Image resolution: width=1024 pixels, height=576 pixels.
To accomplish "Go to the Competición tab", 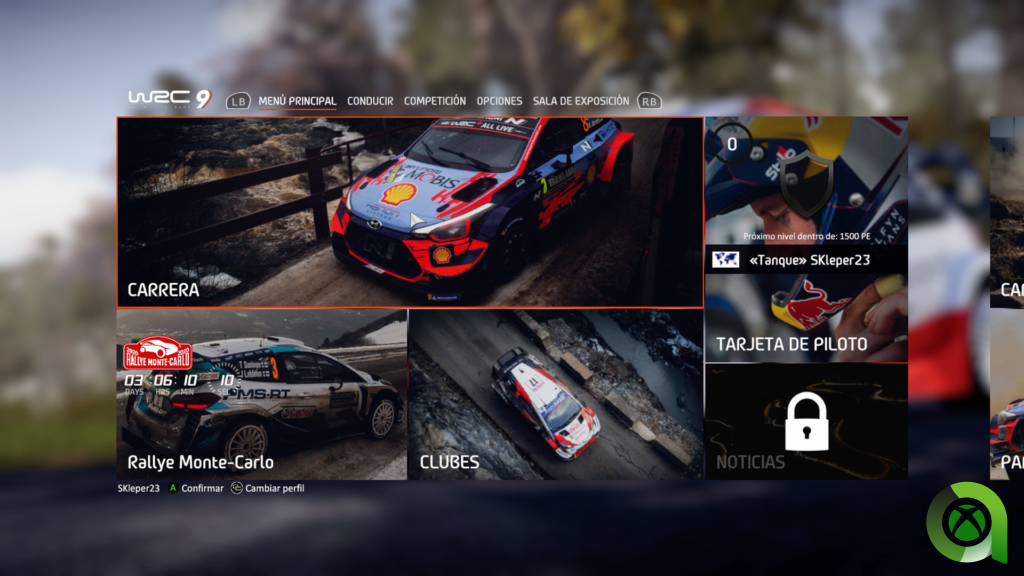I will (435, 101).
